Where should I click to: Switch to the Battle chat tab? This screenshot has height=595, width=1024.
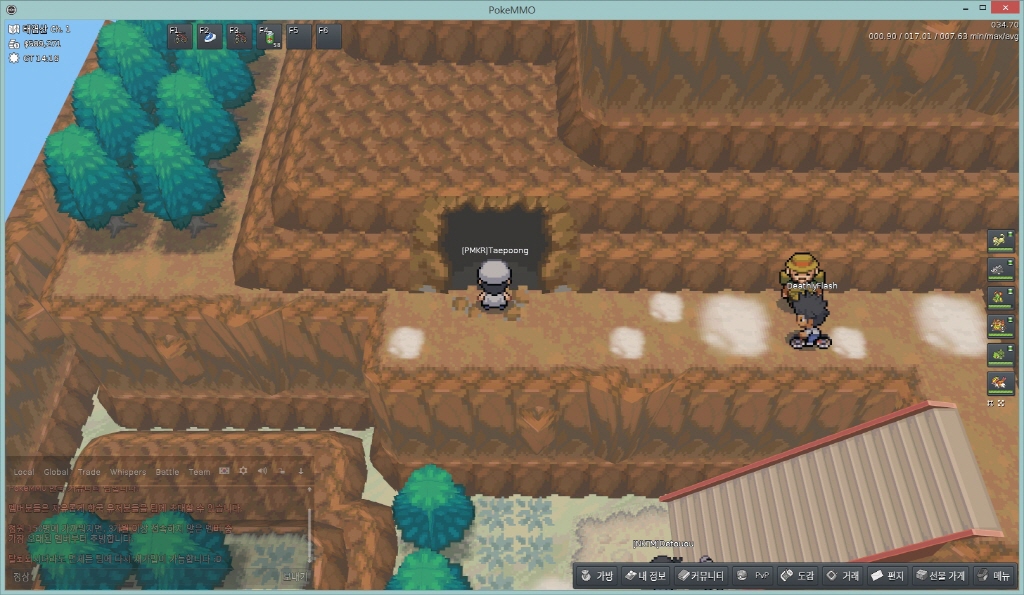point(167,472)
